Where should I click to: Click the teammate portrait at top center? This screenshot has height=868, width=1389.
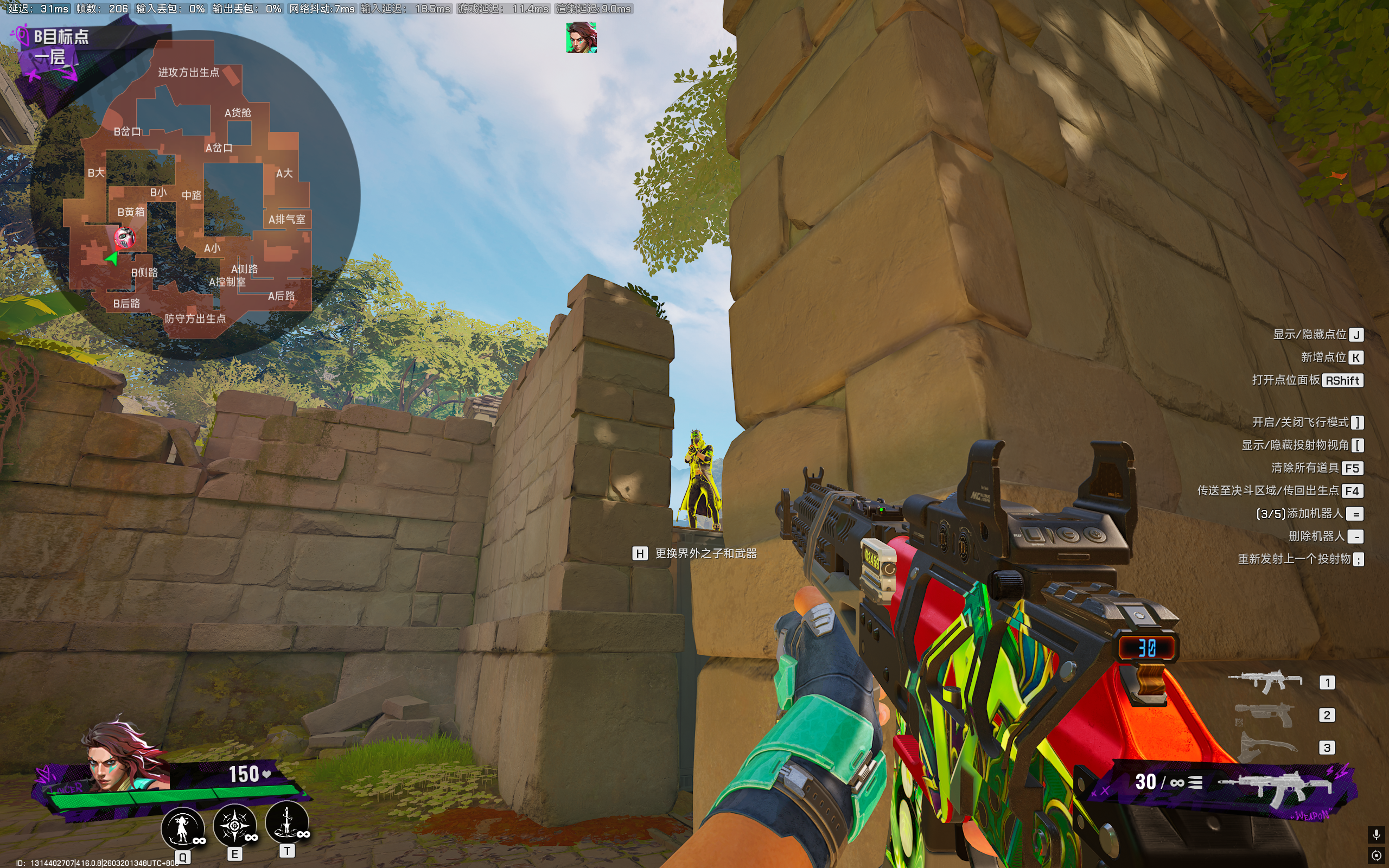[x=581, y=38]
